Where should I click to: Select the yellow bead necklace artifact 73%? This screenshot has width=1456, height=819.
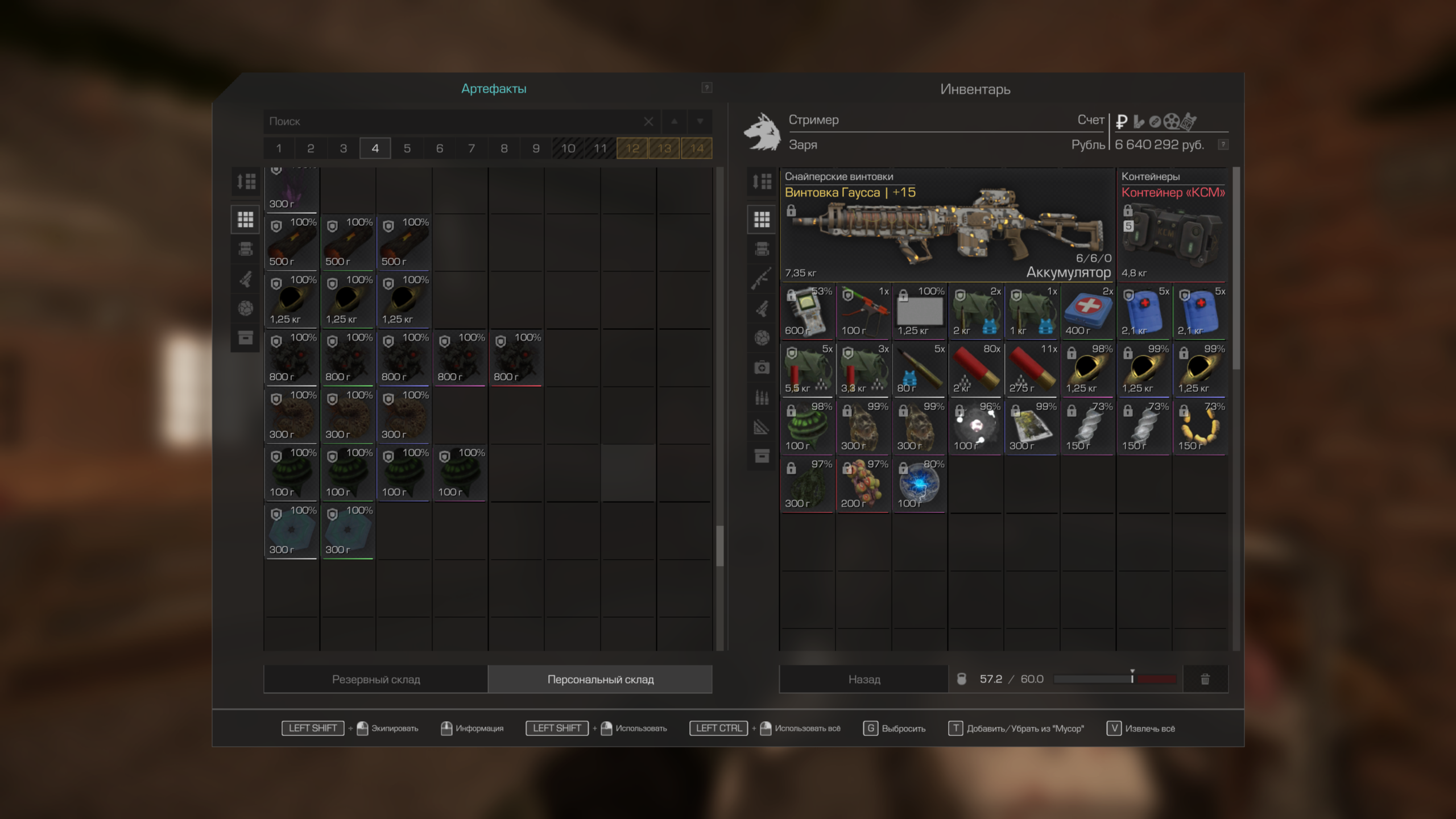point(1200,427)
